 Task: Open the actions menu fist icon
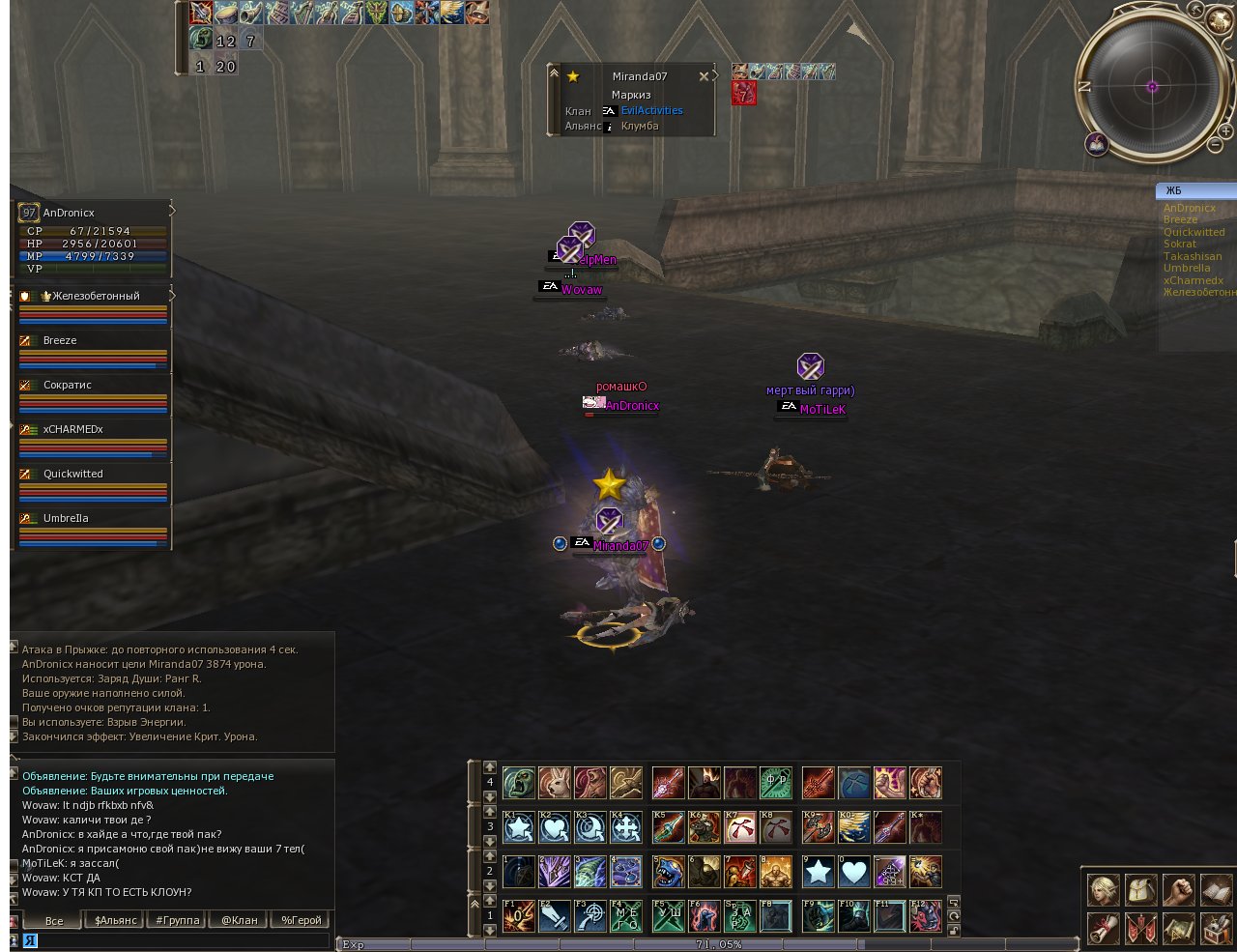click(x=1177, y=891)
